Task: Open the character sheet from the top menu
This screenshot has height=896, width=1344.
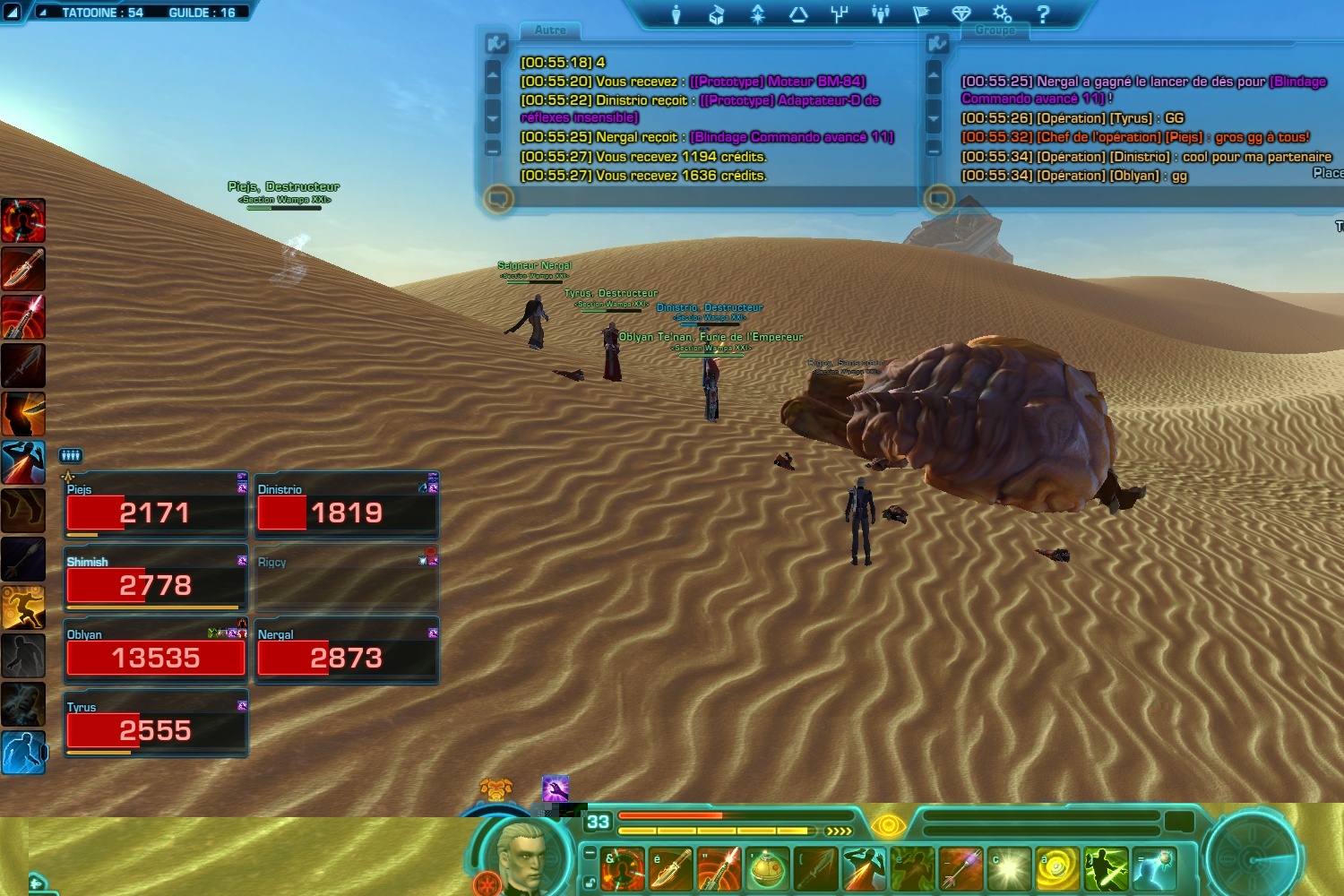Action: (676, 14)
